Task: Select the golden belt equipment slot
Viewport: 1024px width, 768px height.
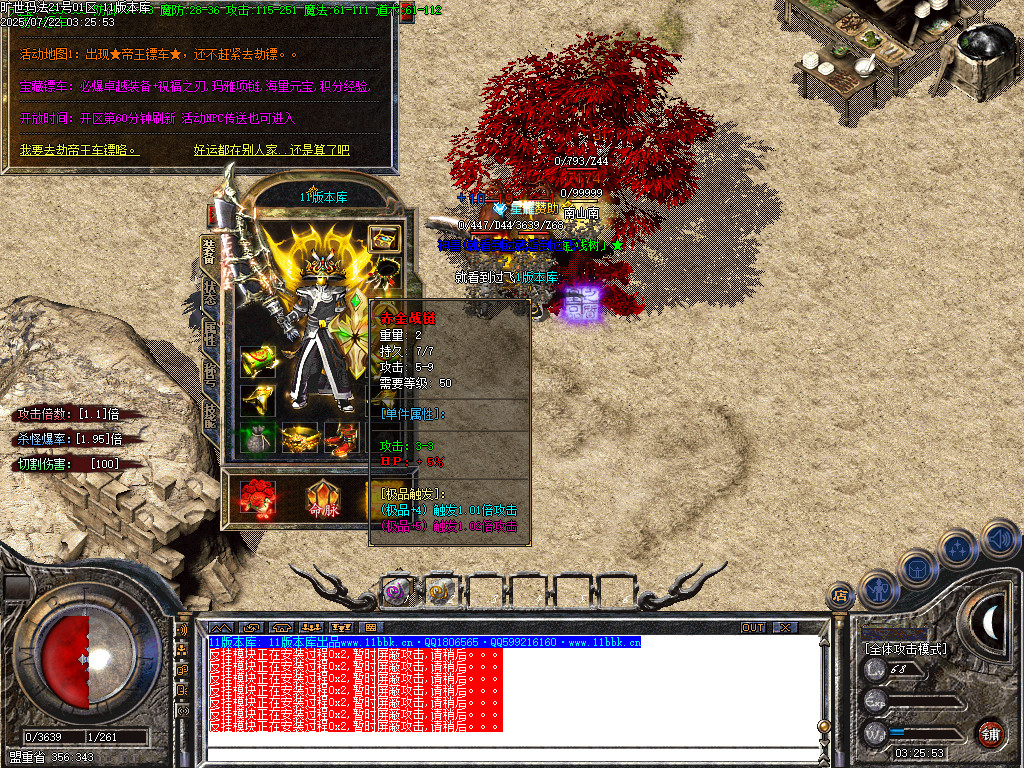Action: tap(300, 437)
